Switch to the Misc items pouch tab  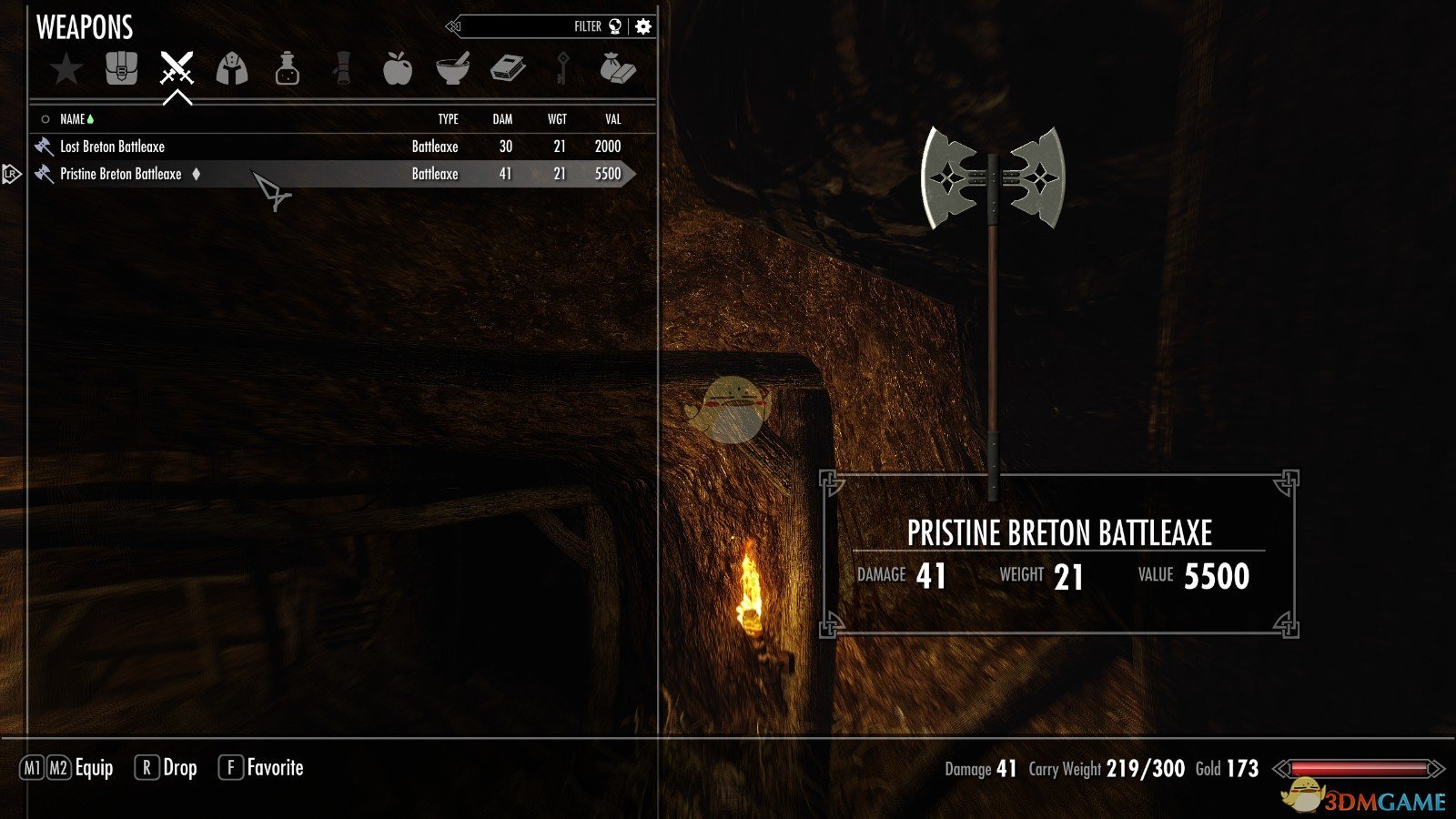pos(618,69)
